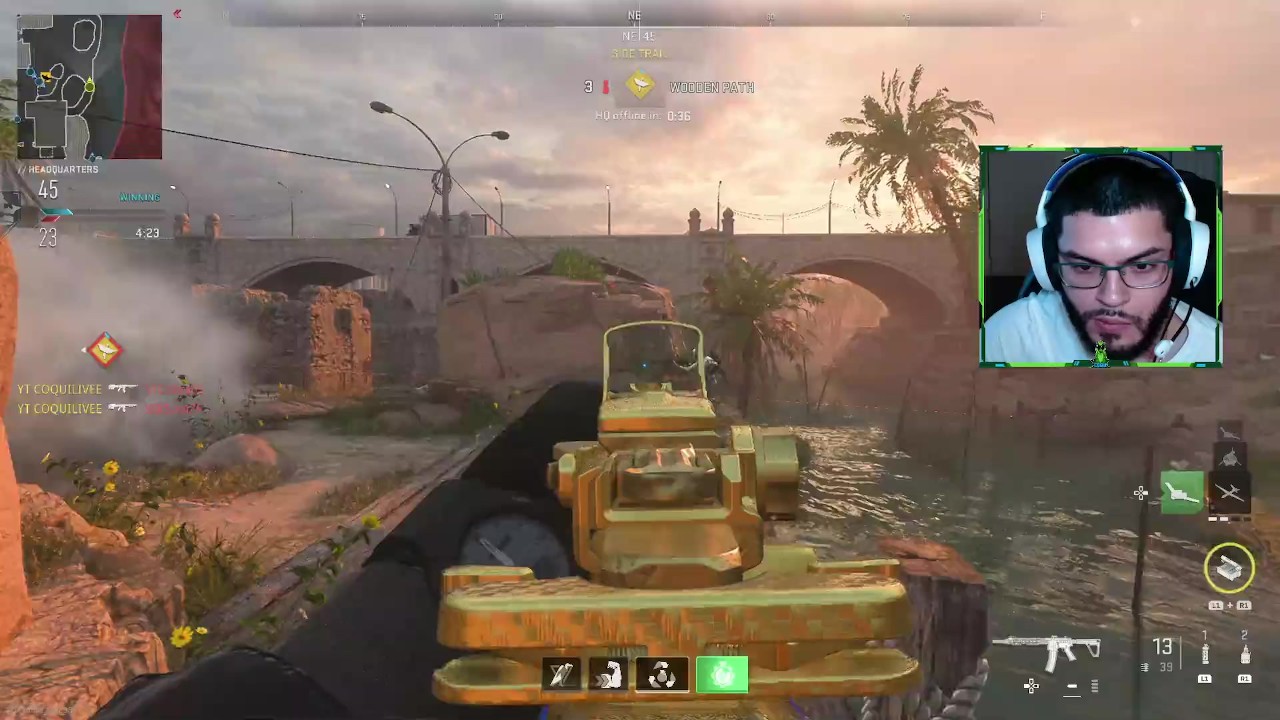
Task: Select the drone plane killstreak icon
Action: point(1229,493)
